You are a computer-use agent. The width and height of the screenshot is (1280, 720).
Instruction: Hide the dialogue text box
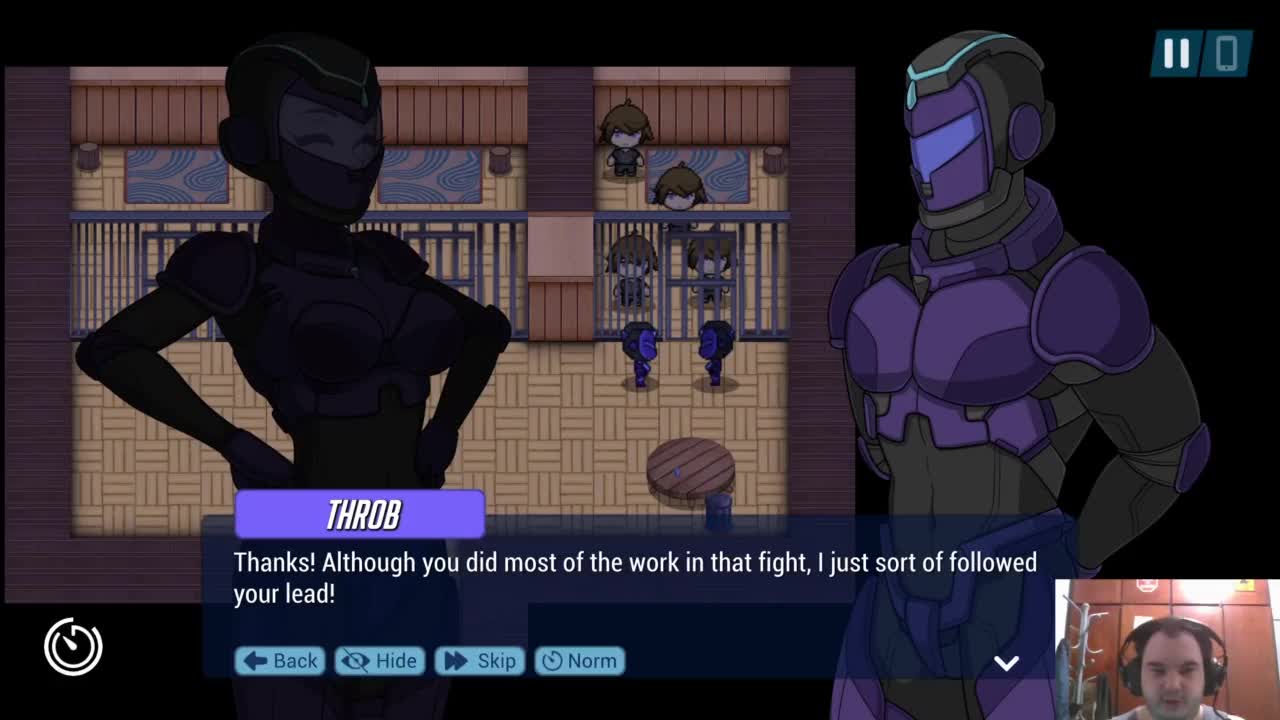tap(380, 661)
